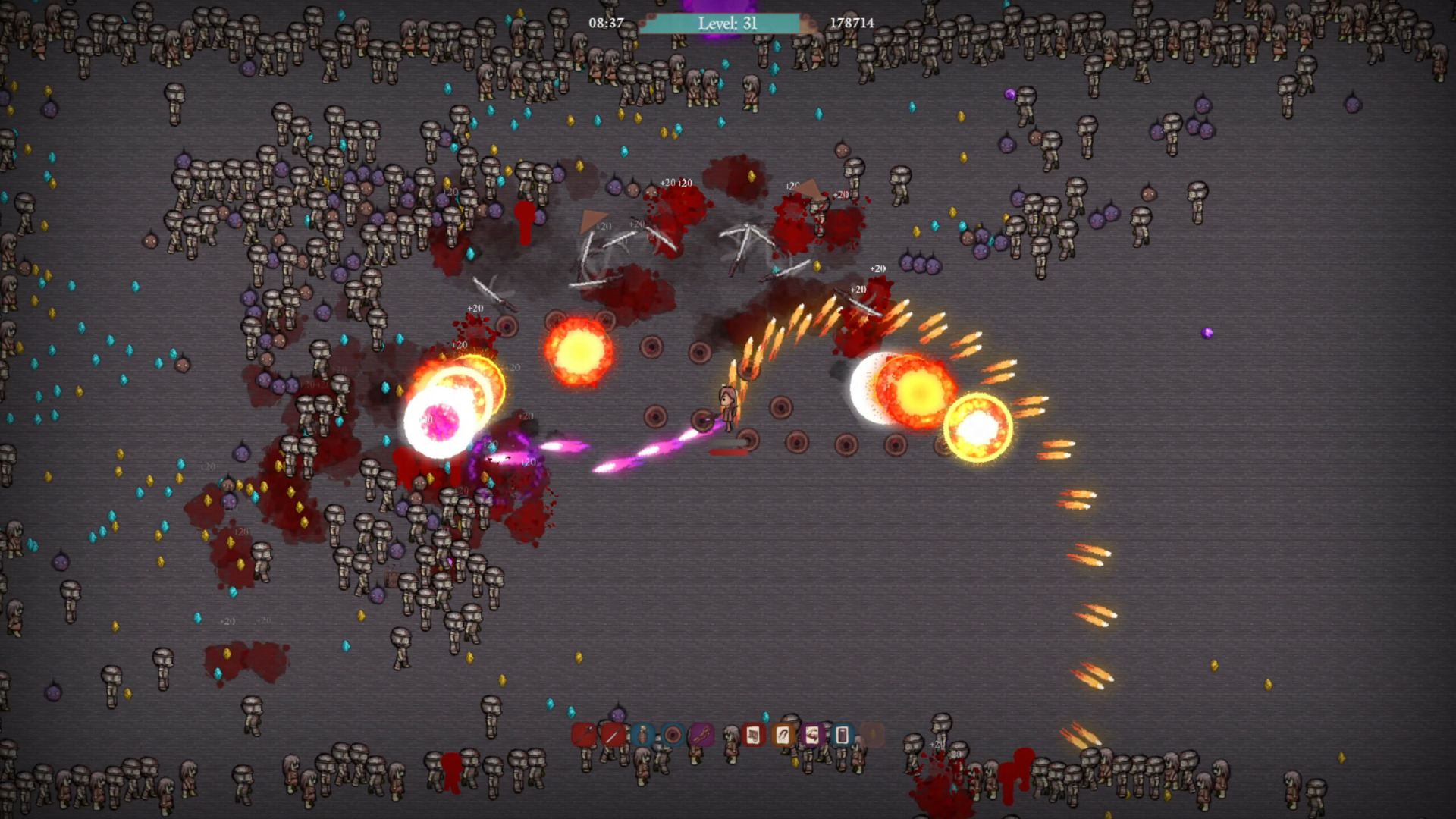1456x819 pixels.
Task: Activate the dark vortex orb icon
Action: coord(672,734)
